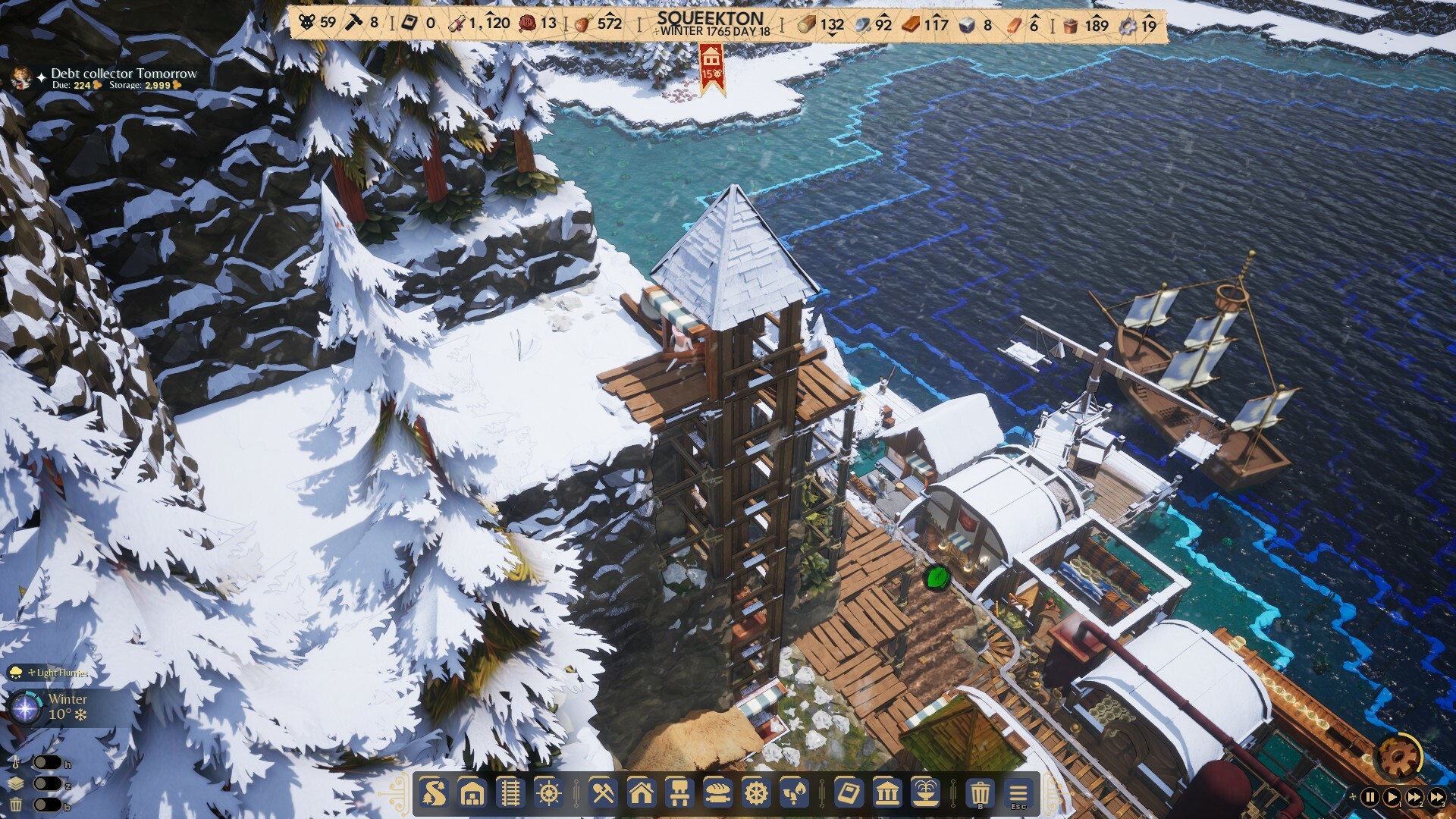This screenshot has height=819, width=1456.
Task: Open the records book menu
Action: tap(851, 795)
